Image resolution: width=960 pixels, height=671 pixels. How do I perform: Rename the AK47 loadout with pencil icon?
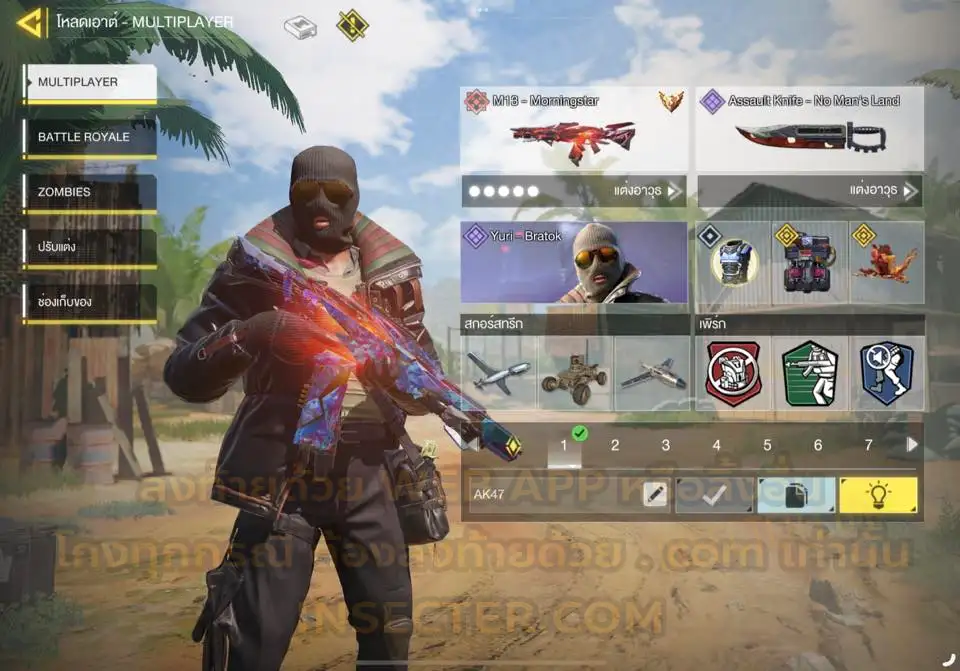(x=654, y=494)
